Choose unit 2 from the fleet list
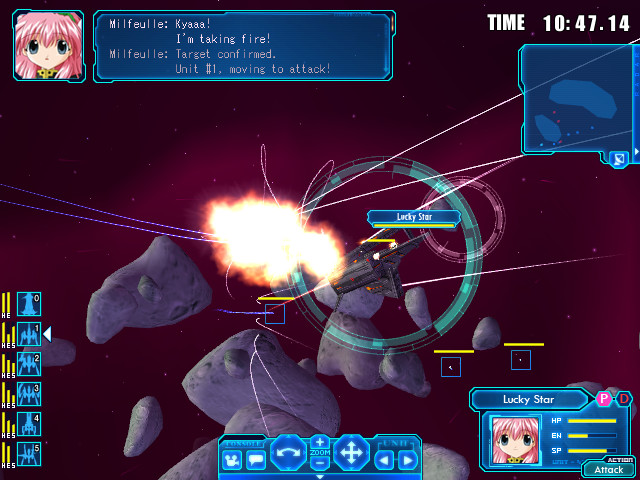 pos(29,364)
